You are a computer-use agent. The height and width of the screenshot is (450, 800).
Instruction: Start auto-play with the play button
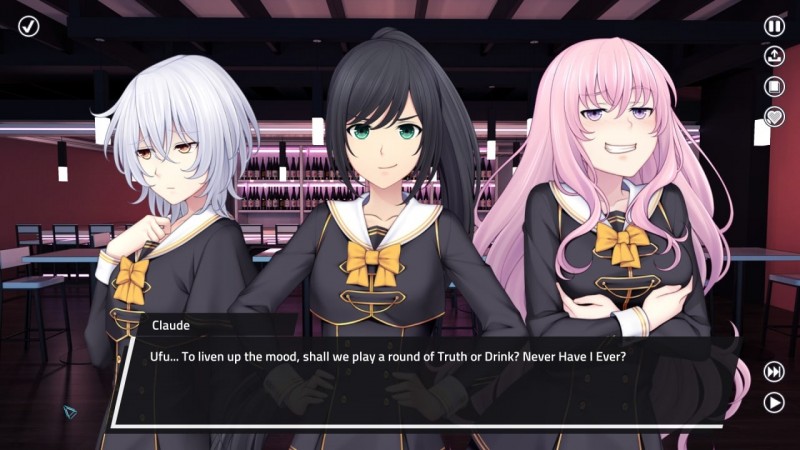click(774, 402)
